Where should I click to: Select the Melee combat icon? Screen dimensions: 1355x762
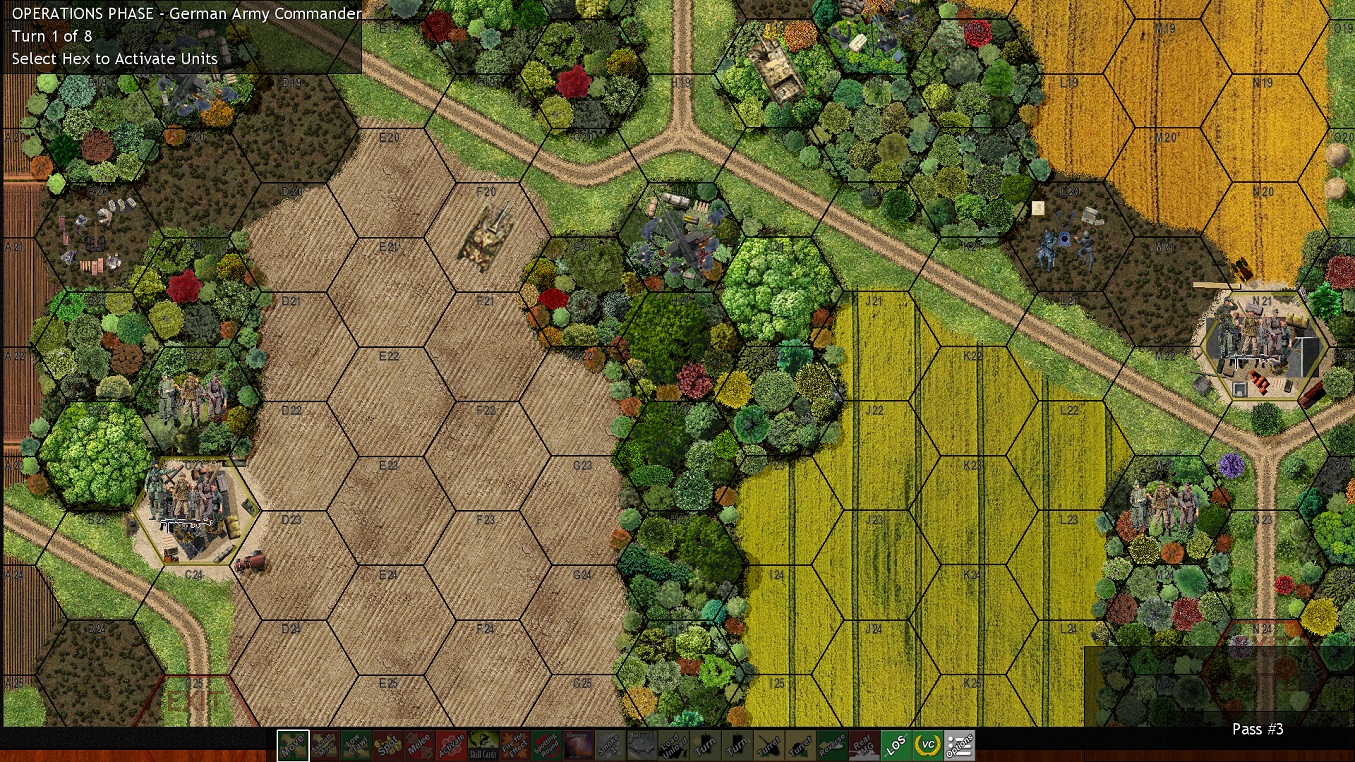click(422, 746)
